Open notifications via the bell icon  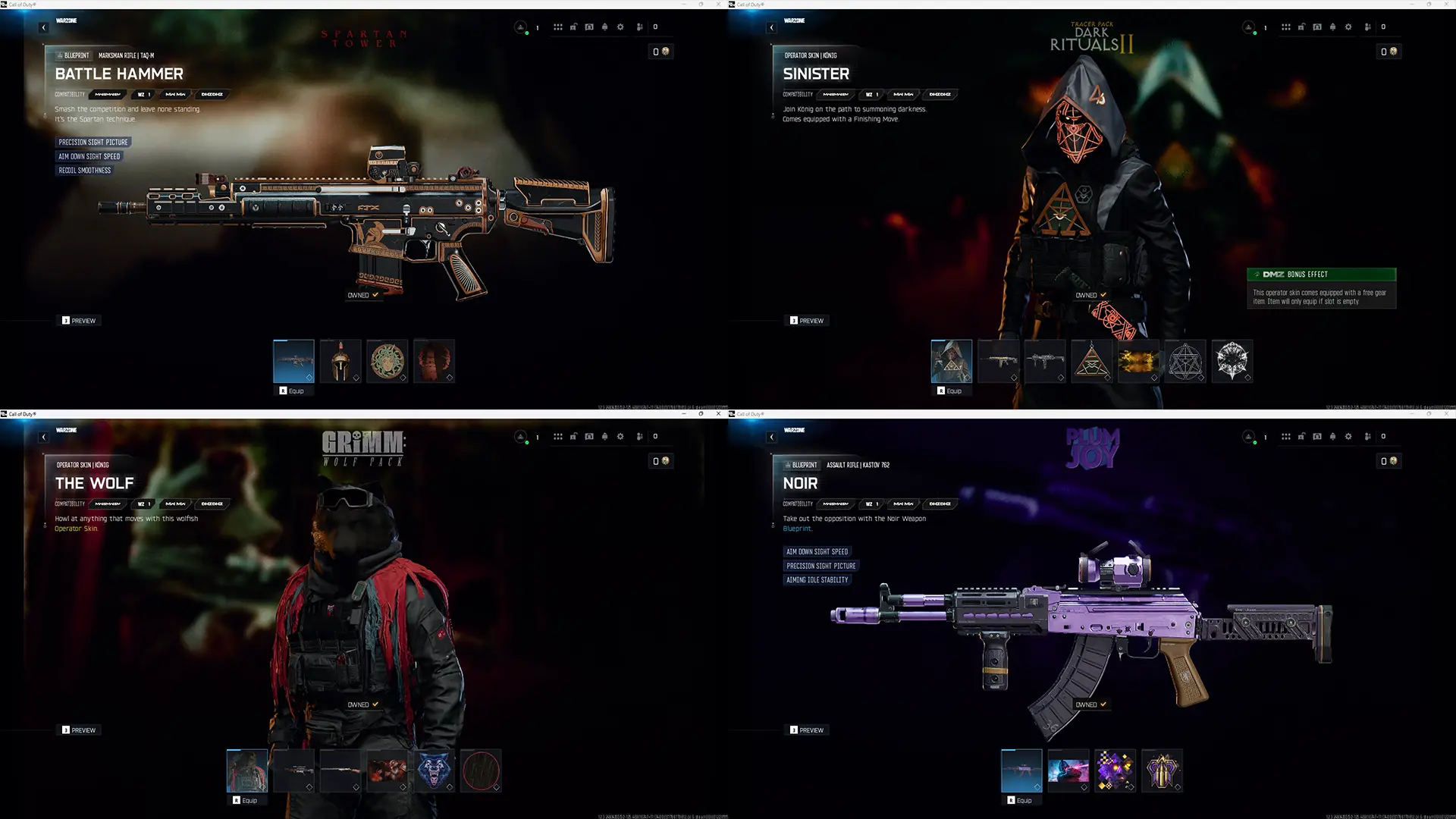click(605, 27)
